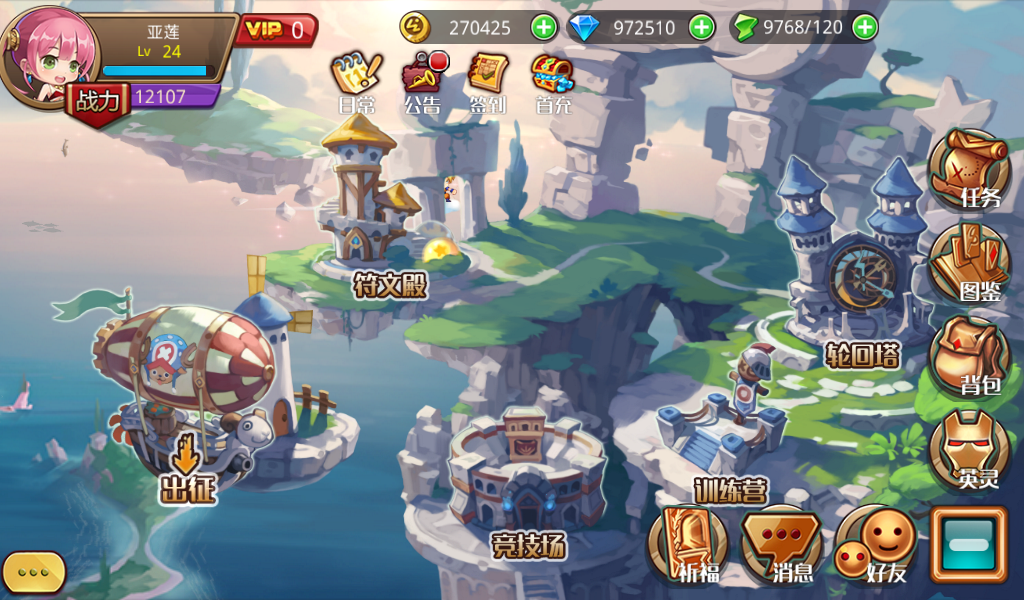
Task: Open the 背包 backpack
Action: click(969, 357)
